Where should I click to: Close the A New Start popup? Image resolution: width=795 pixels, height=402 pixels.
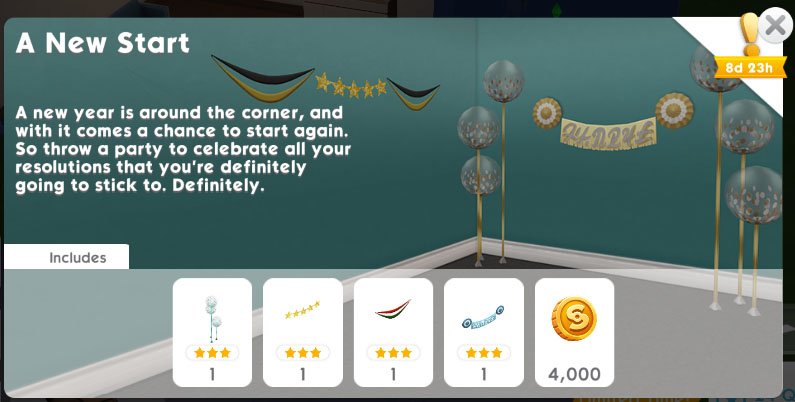pos(775,26)
